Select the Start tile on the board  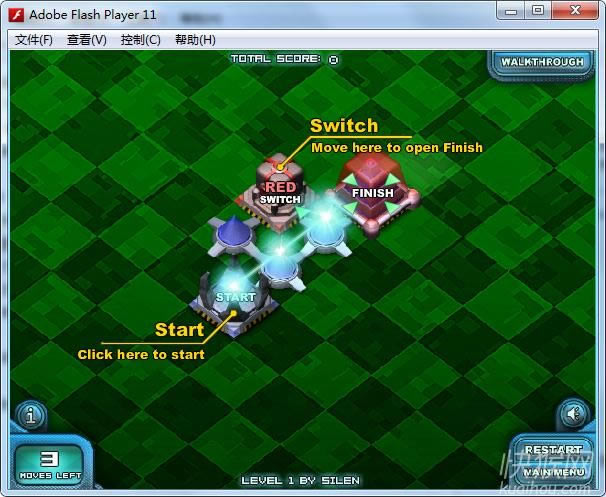coord(236,297)
